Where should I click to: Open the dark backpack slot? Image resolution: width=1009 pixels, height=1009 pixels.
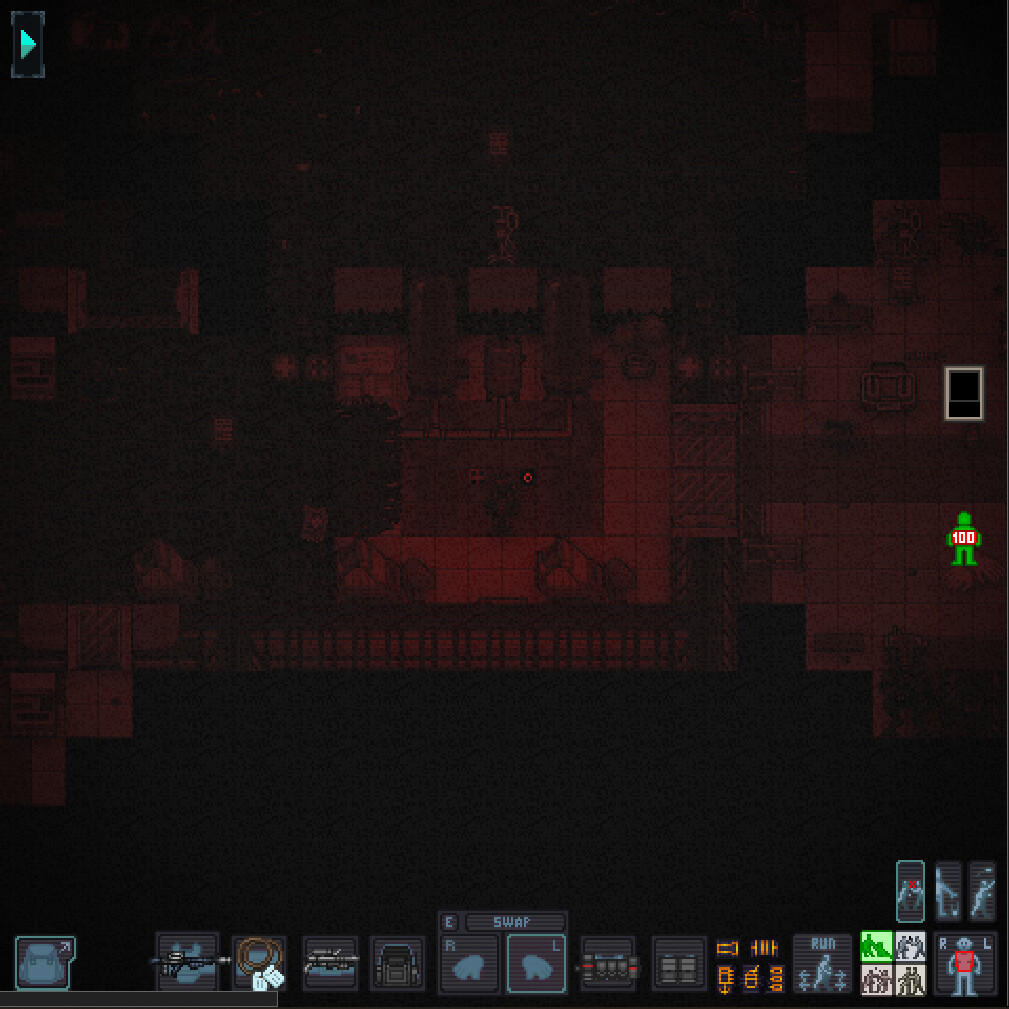[399, 965]
